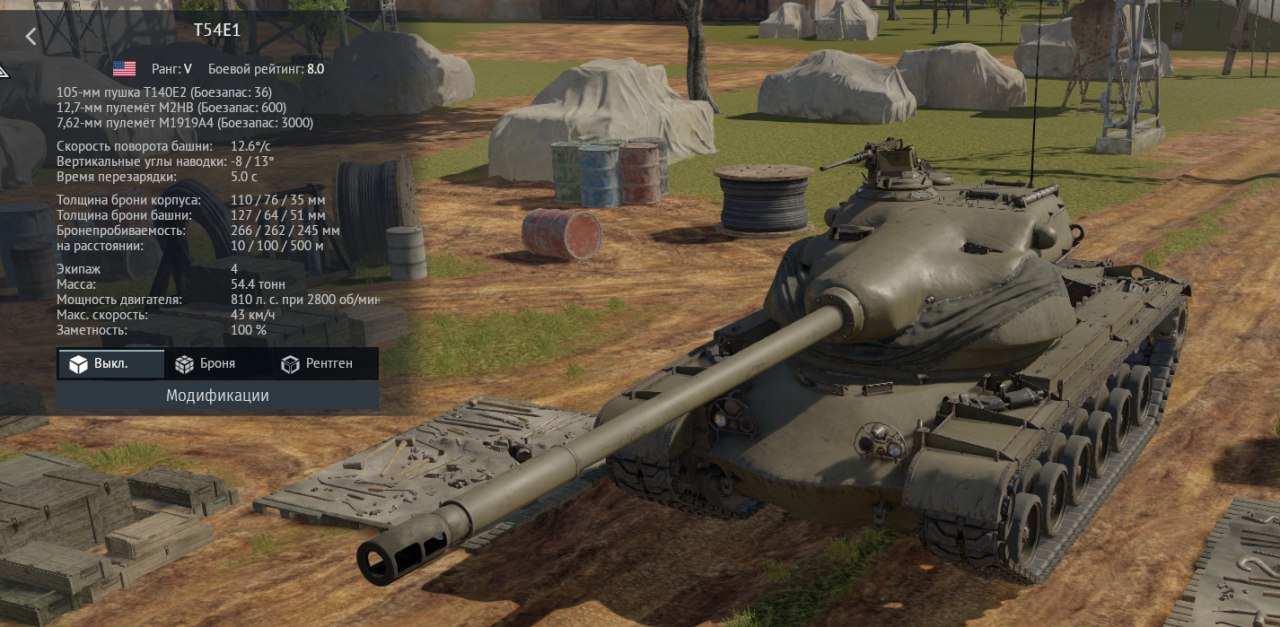Go back using the arrow button
The width and height of the screenshot is (1280, 627).
[x=31, y=37]
